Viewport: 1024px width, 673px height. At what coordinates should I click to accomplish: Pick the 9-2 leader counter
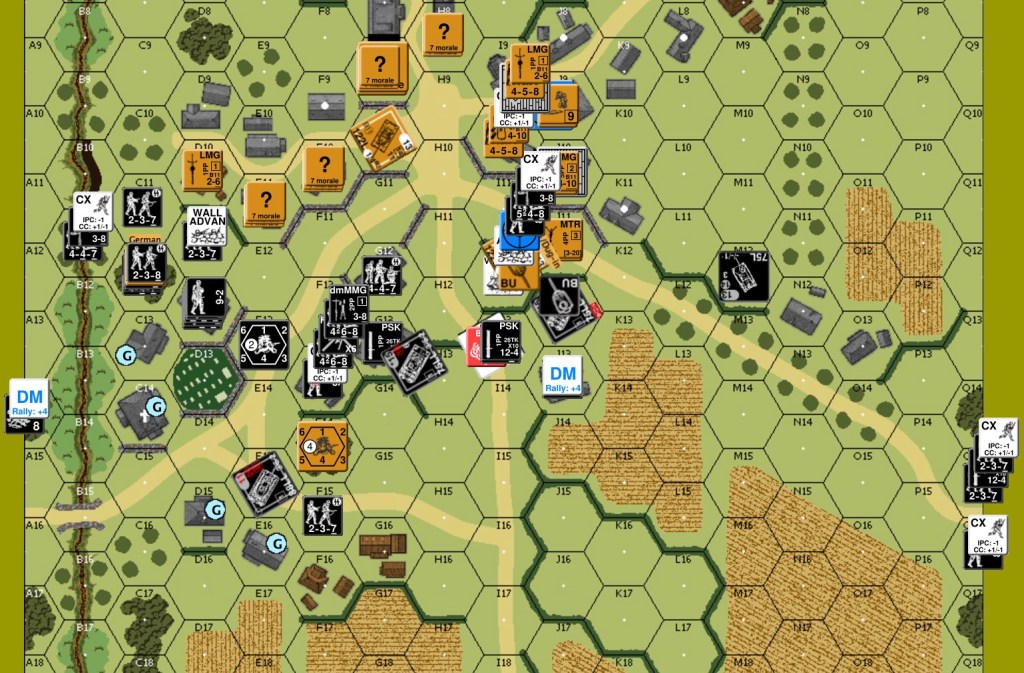tap(206, 299)
